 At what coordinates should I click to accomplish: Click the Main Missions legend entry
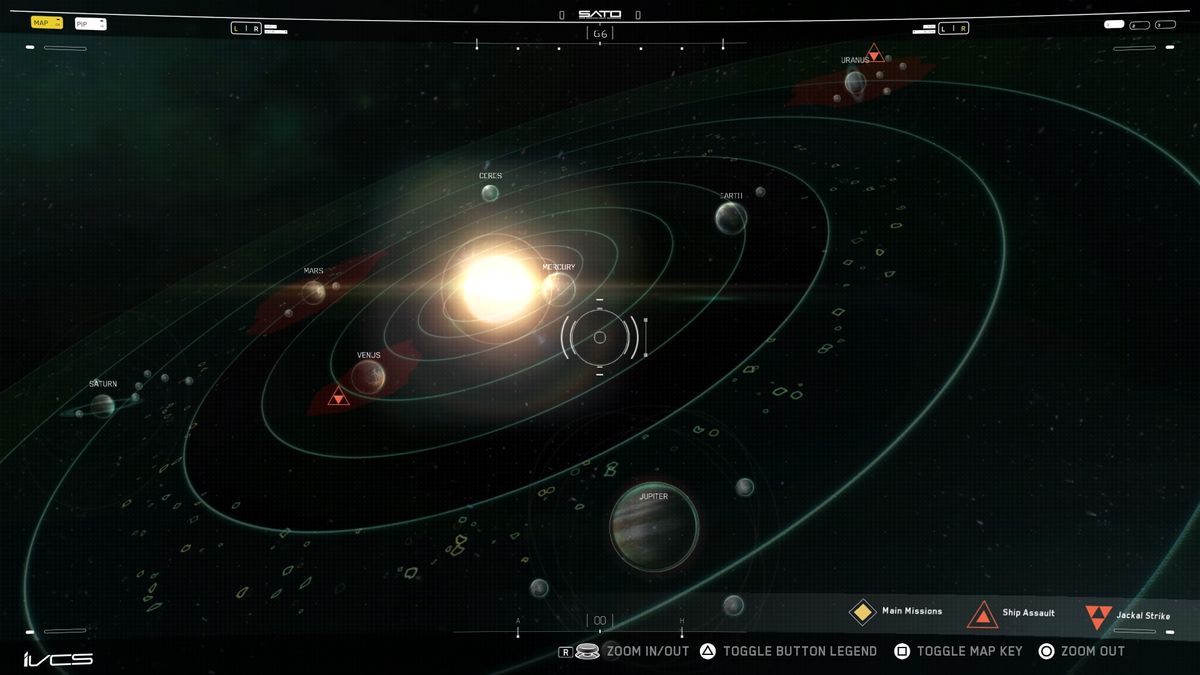coord(896,612)
